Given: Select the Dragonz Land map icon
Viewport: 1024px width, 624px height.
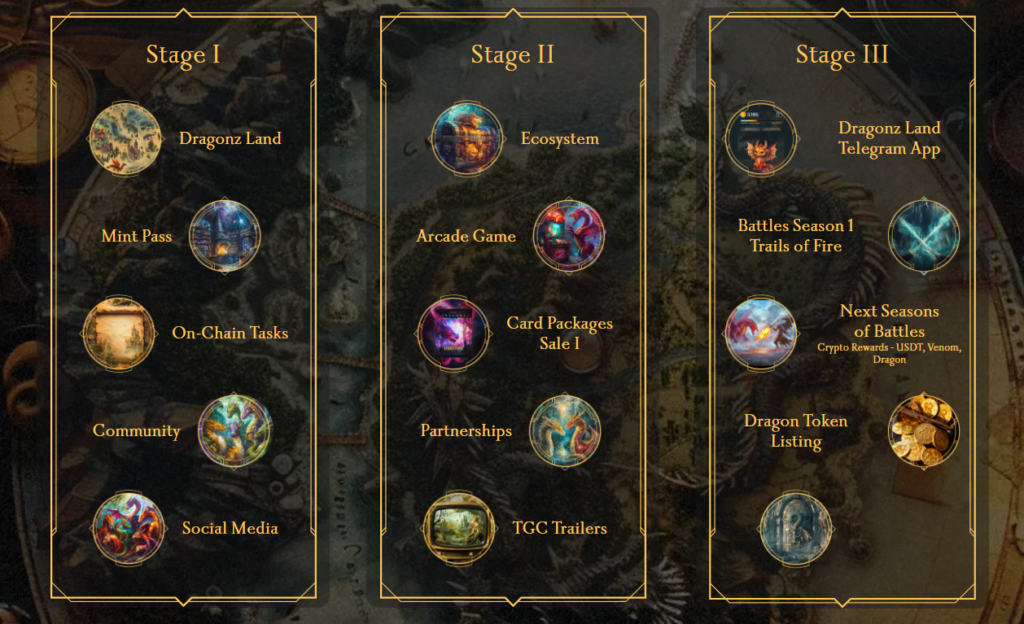Looking at the screenshot, I should (125, 139).
